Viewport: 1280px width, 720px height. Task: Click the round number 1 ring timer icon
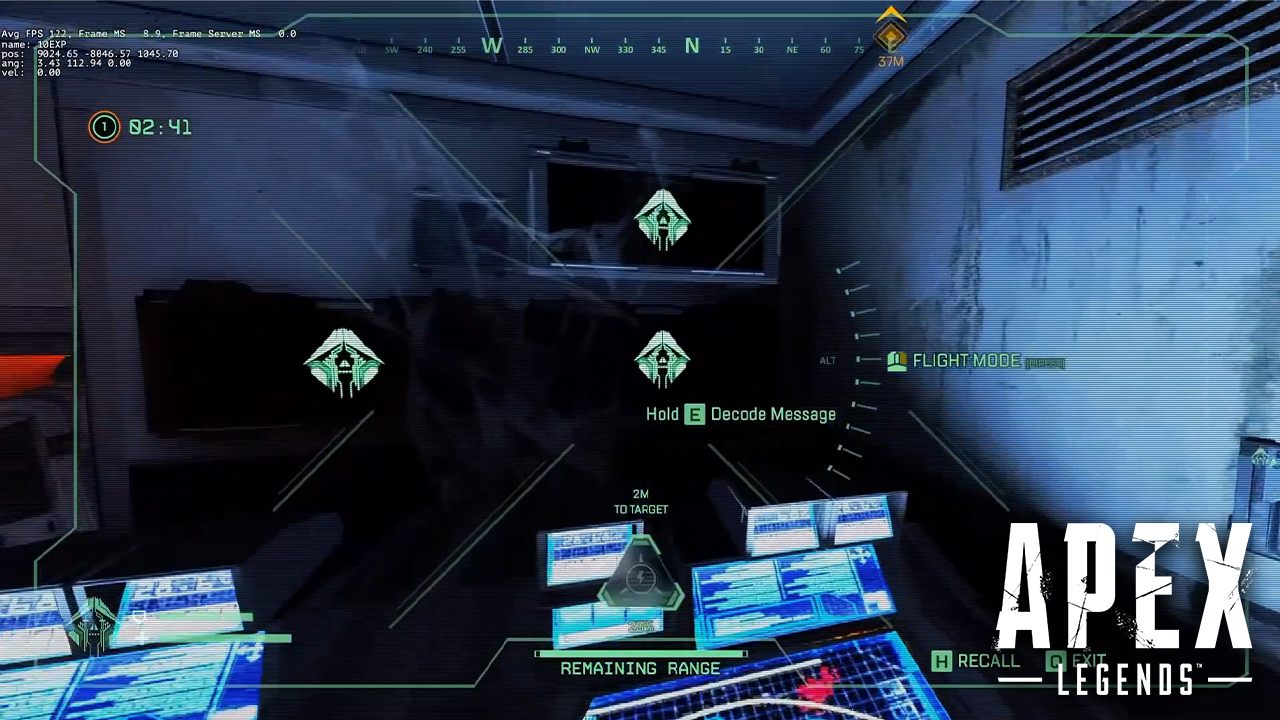104,127
